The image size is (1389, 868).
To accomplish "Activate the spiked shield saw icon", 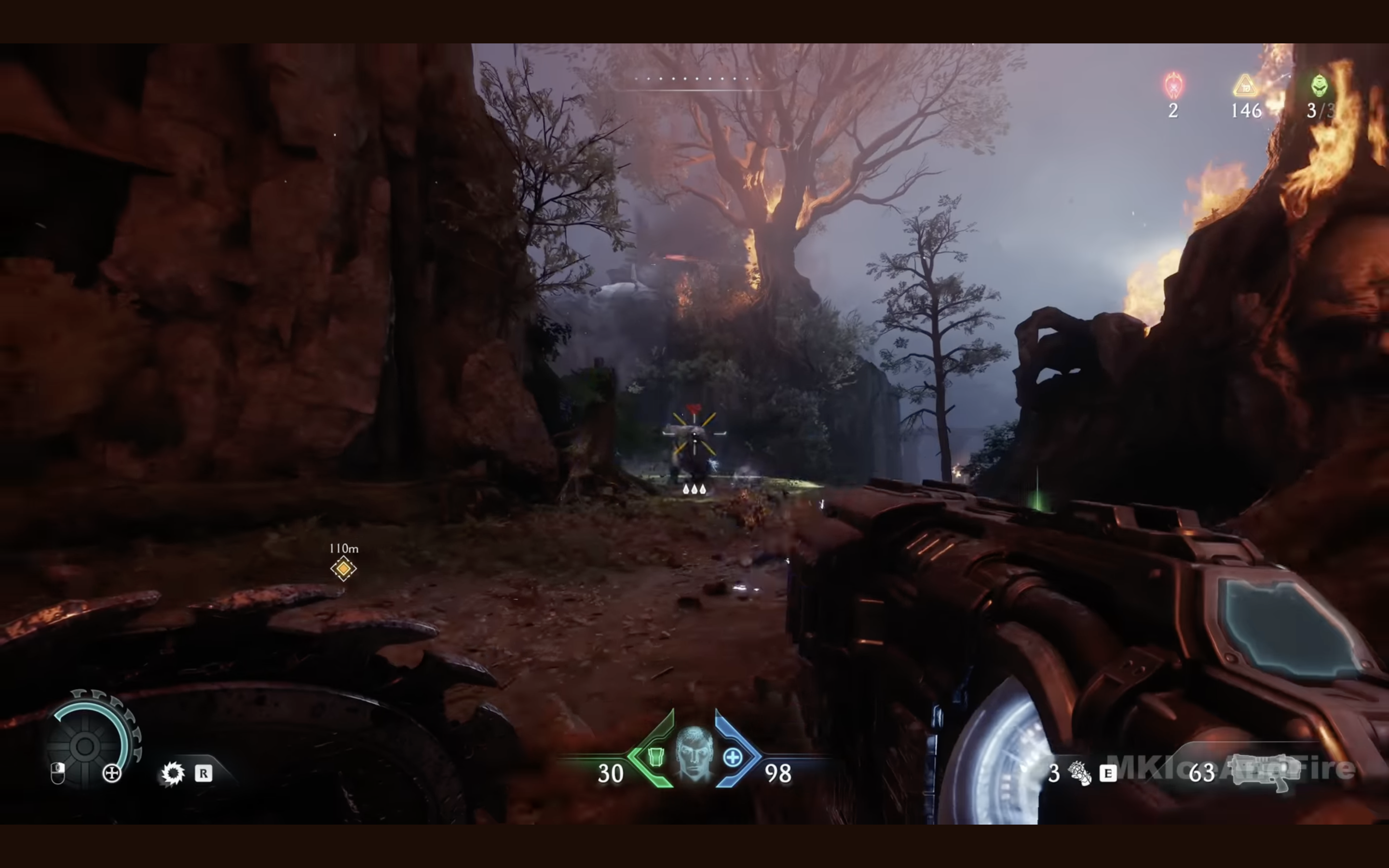I will pyautogui.click(x=172, y=773).
